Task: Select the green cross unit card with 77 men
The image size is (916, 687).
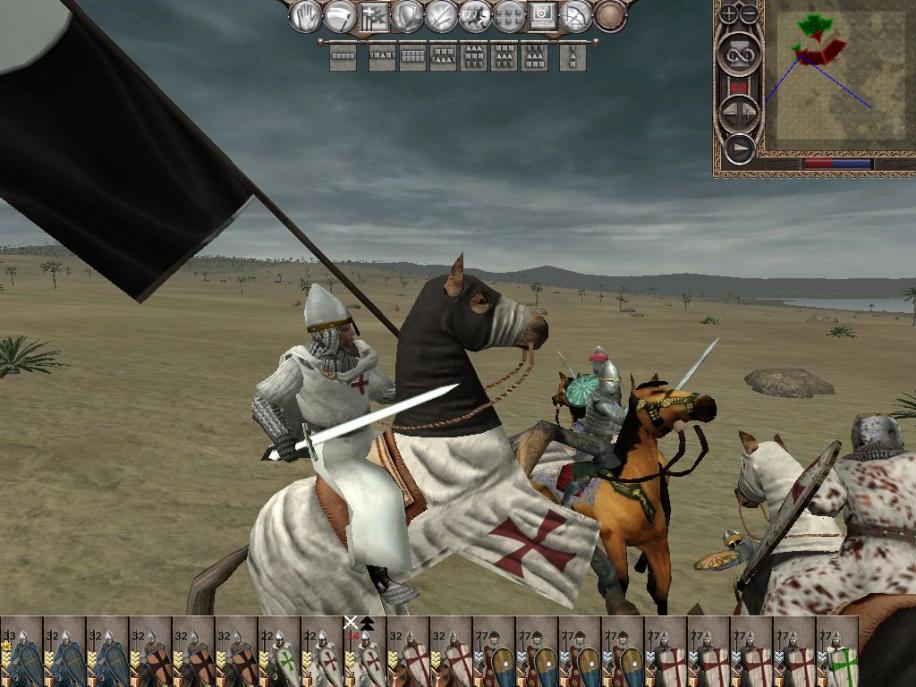Action: tap(838, 653)
